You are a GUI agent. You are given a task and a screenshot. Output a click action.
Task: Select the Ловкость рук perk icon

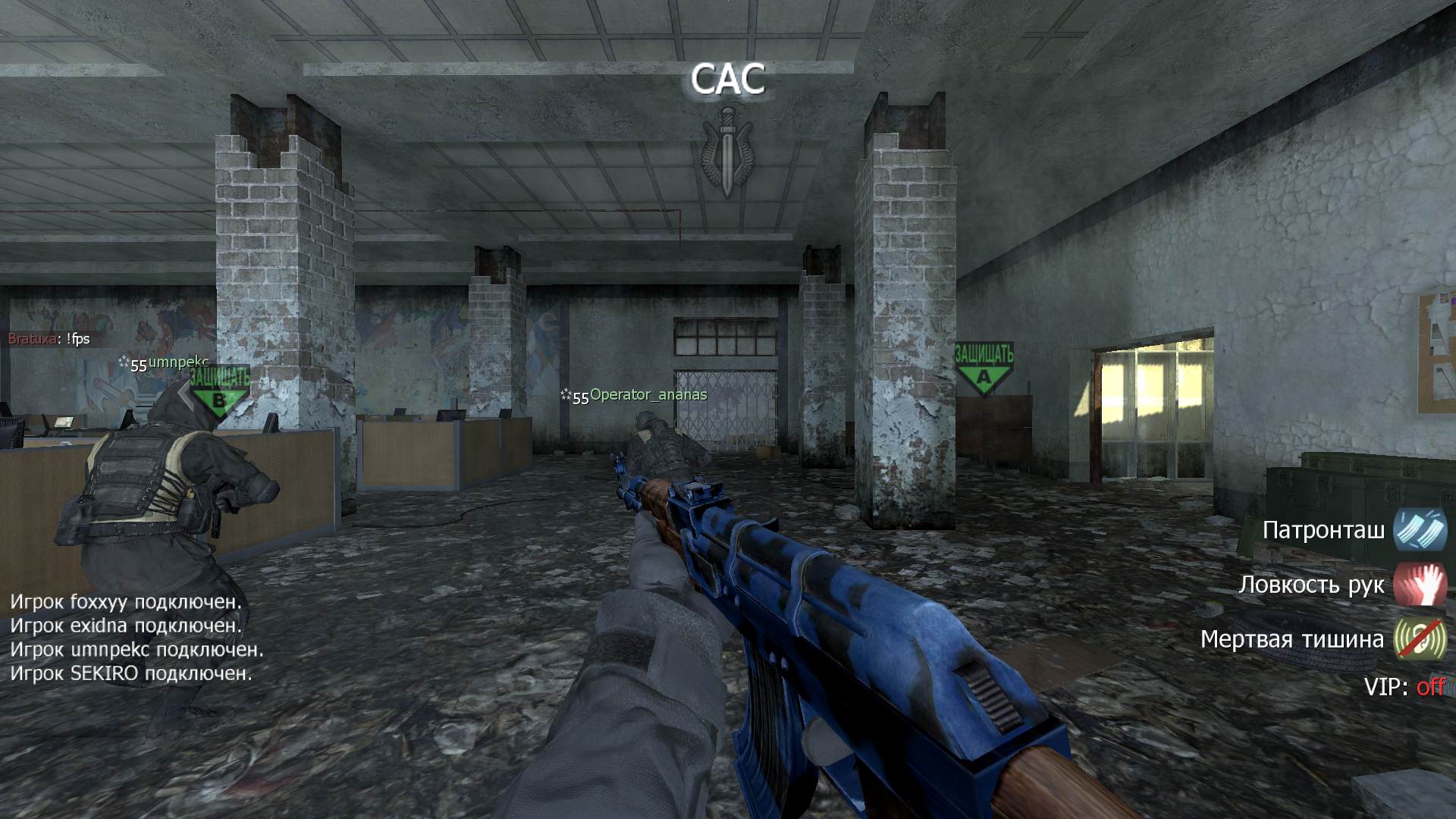coord(1420,584)
